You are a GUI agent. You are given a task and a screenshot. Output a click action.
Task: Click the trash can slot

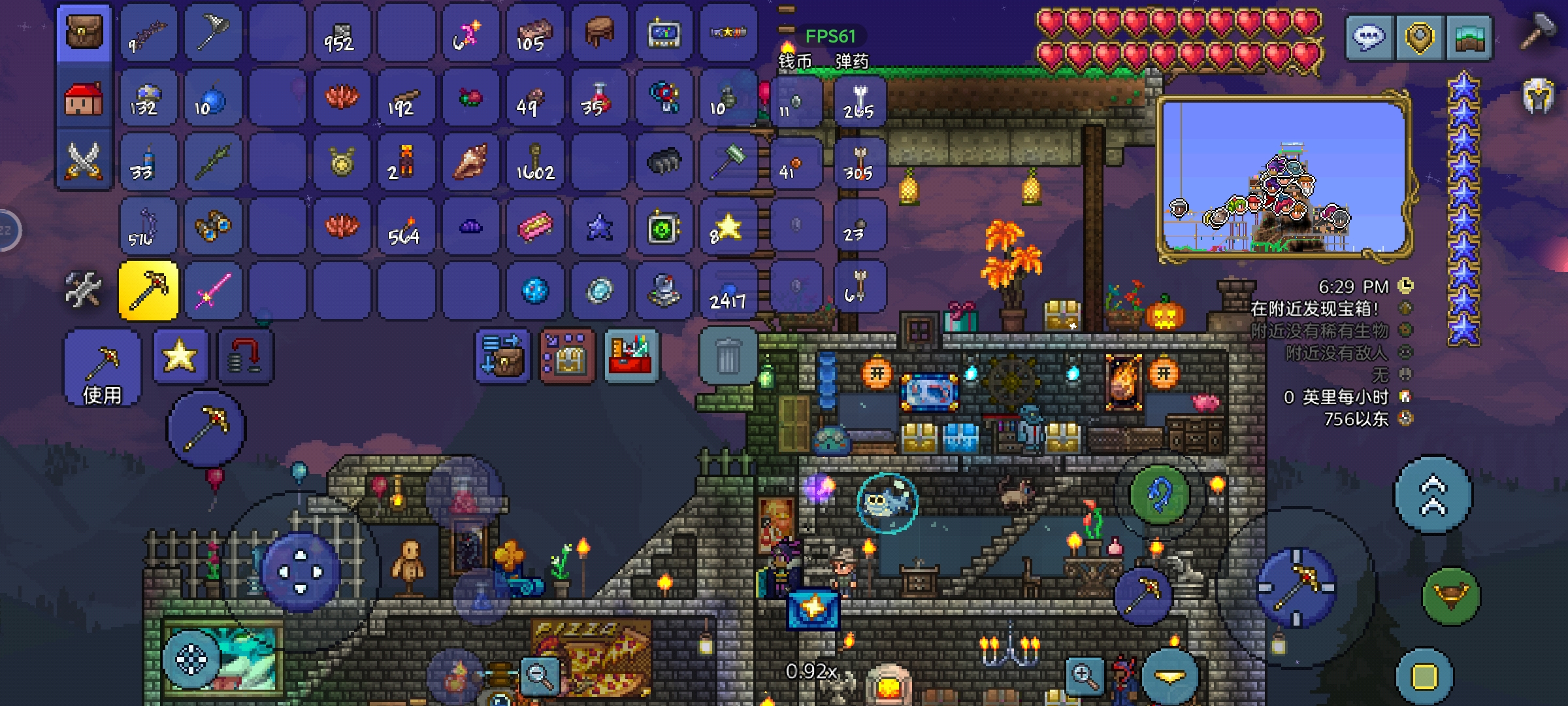[x=728, y=356]
